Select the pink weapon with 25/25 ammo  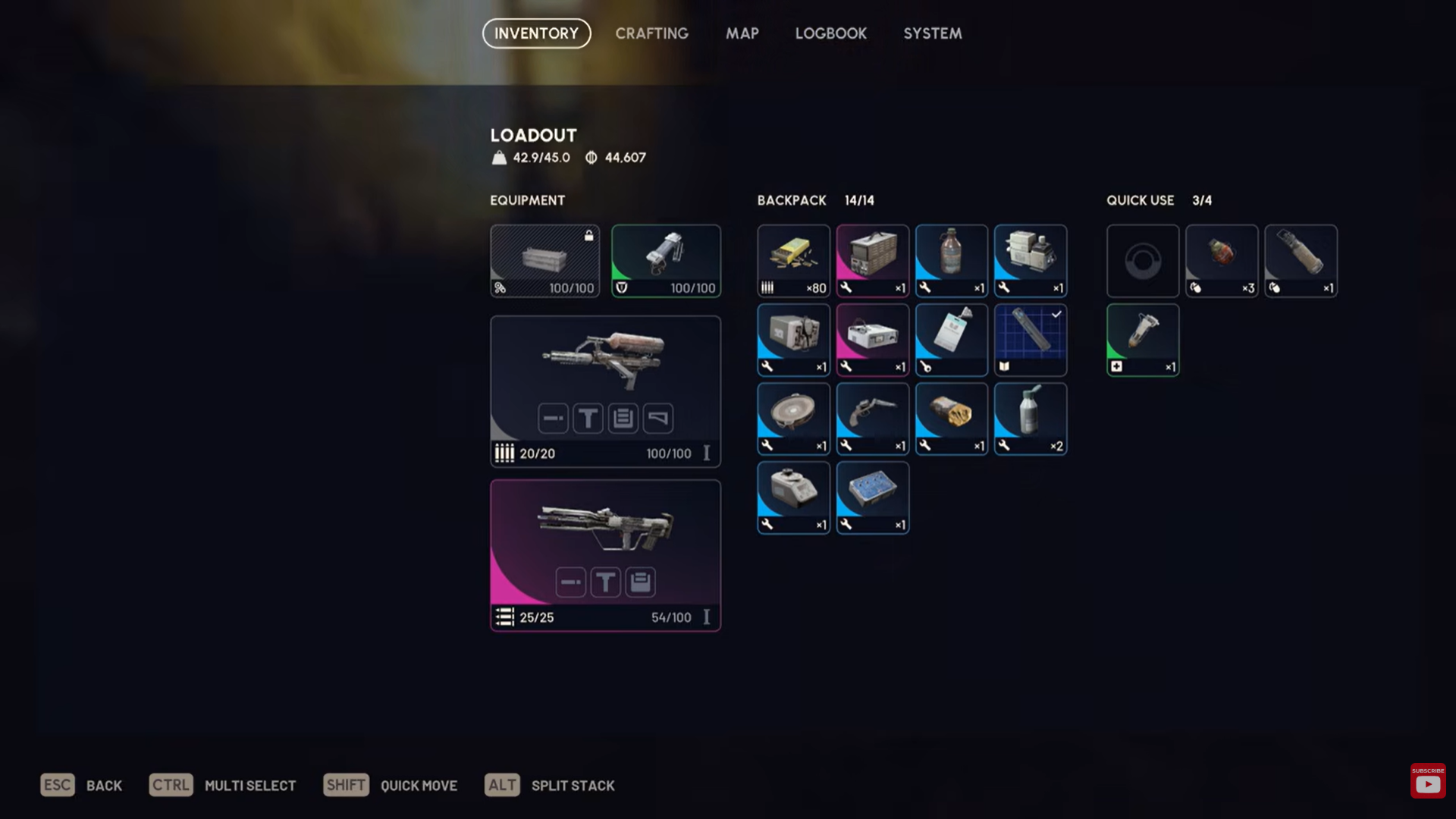point(605,554)
